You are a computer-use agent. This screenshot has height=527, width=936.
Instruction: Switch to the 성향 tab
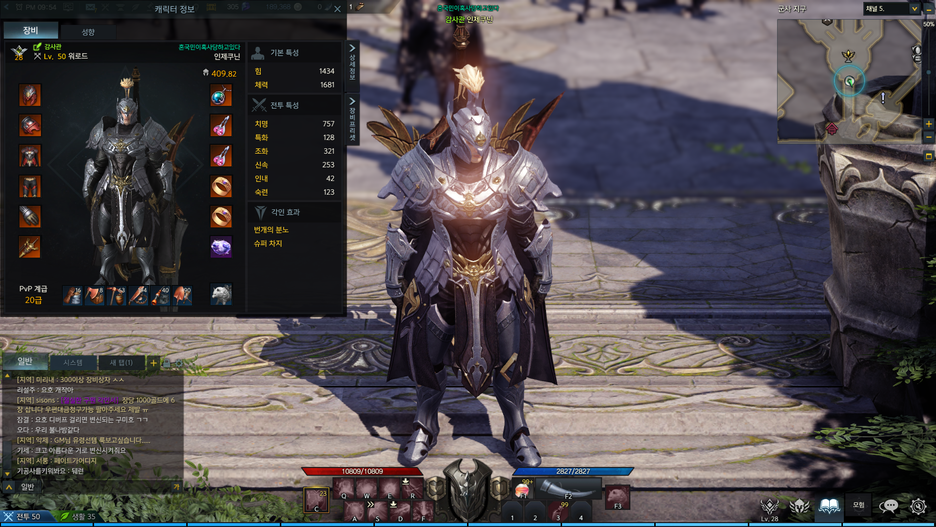point(88,32)
